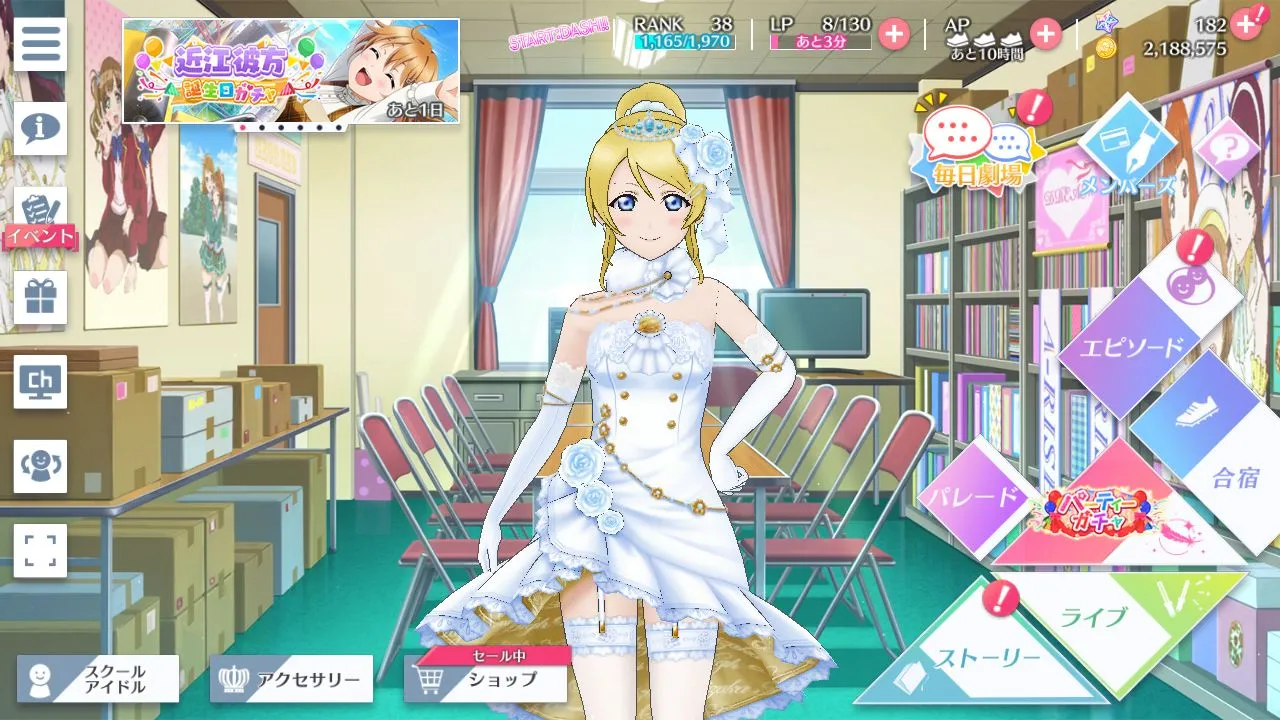
Task: Open the info speech bubble notices
Action: pyautogui.click(x=40, y=128)
